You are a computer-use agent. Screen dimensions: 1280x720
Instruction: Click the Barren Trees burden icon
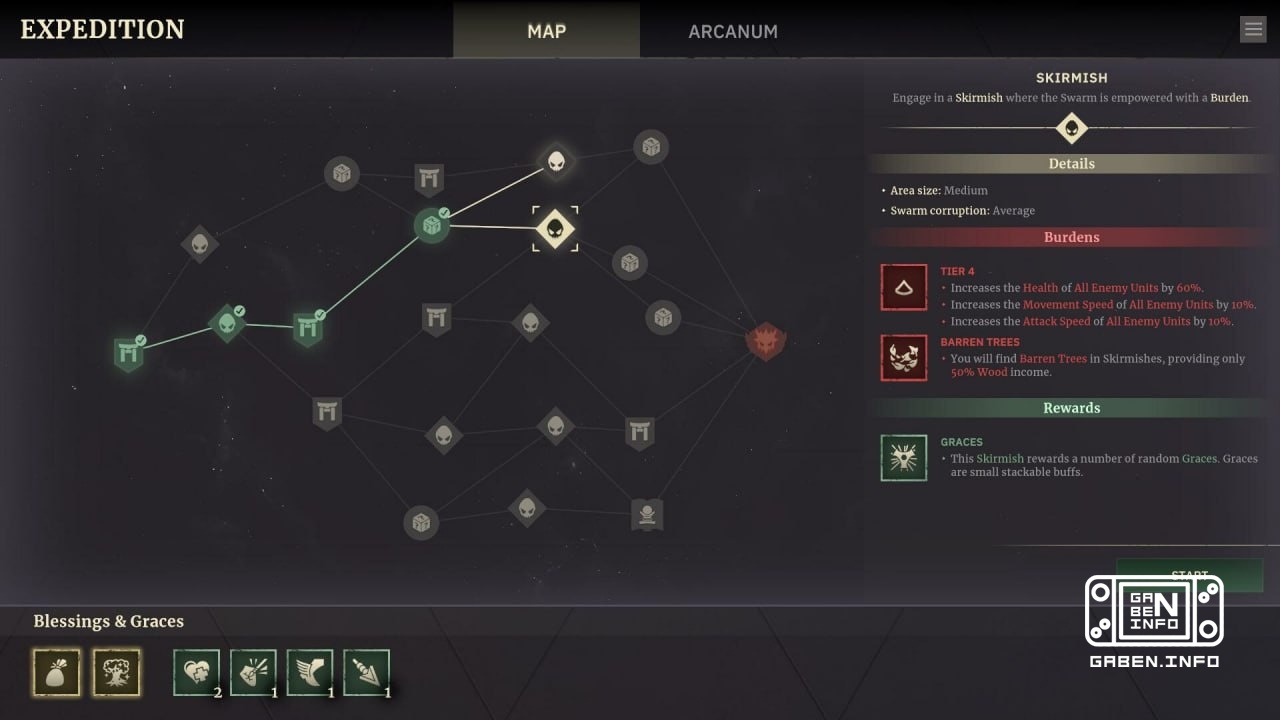click(903, 358)
